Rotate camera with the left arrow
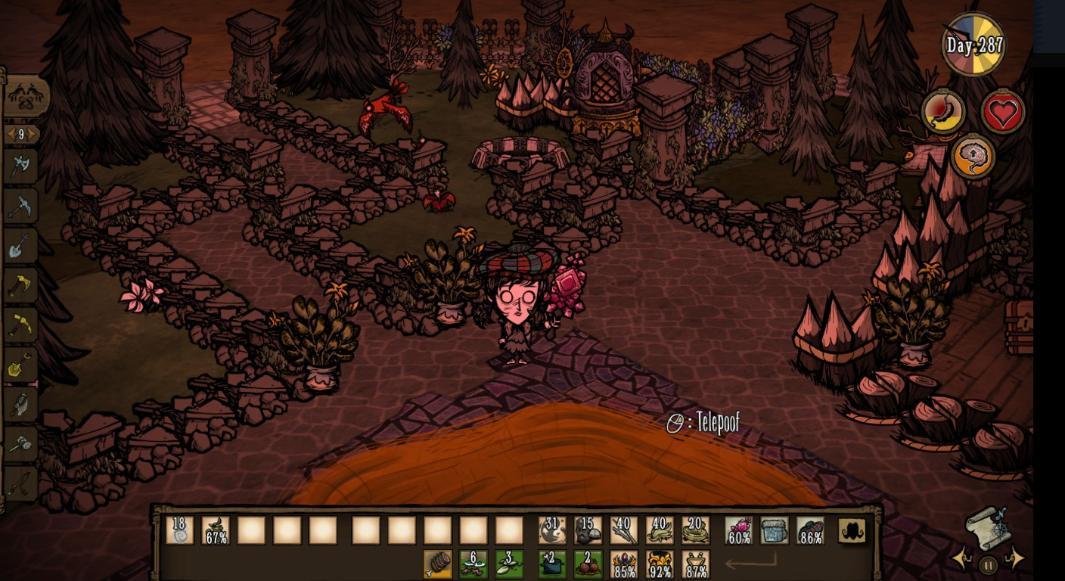 tap(963, 558)
